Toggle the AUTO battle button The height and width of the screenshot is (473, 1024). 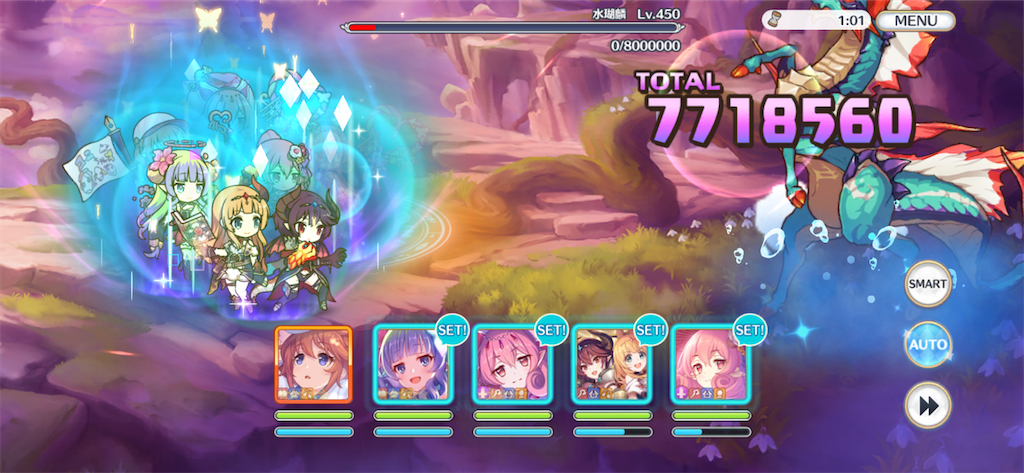927,345
